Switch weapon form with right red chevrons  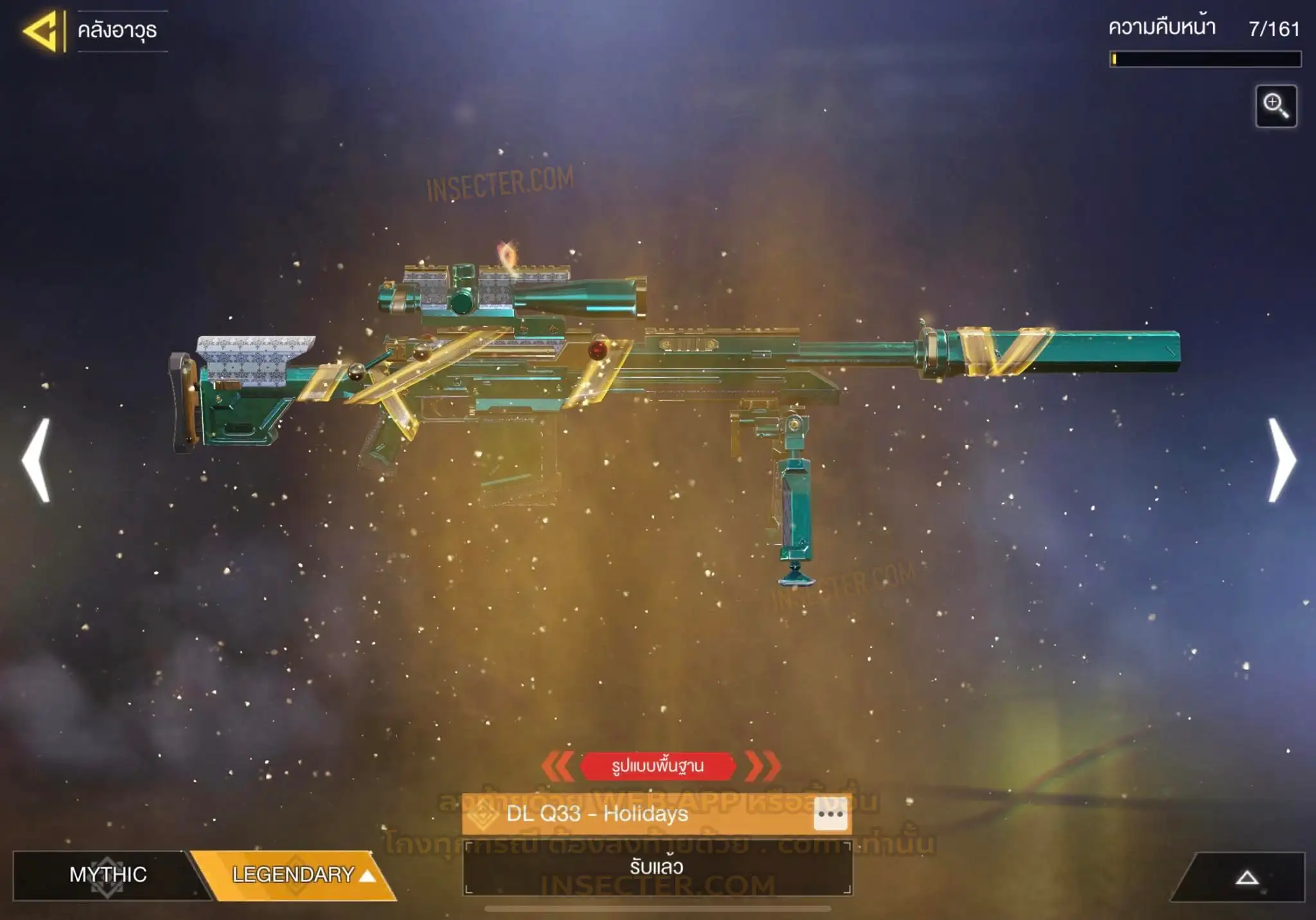763,766
